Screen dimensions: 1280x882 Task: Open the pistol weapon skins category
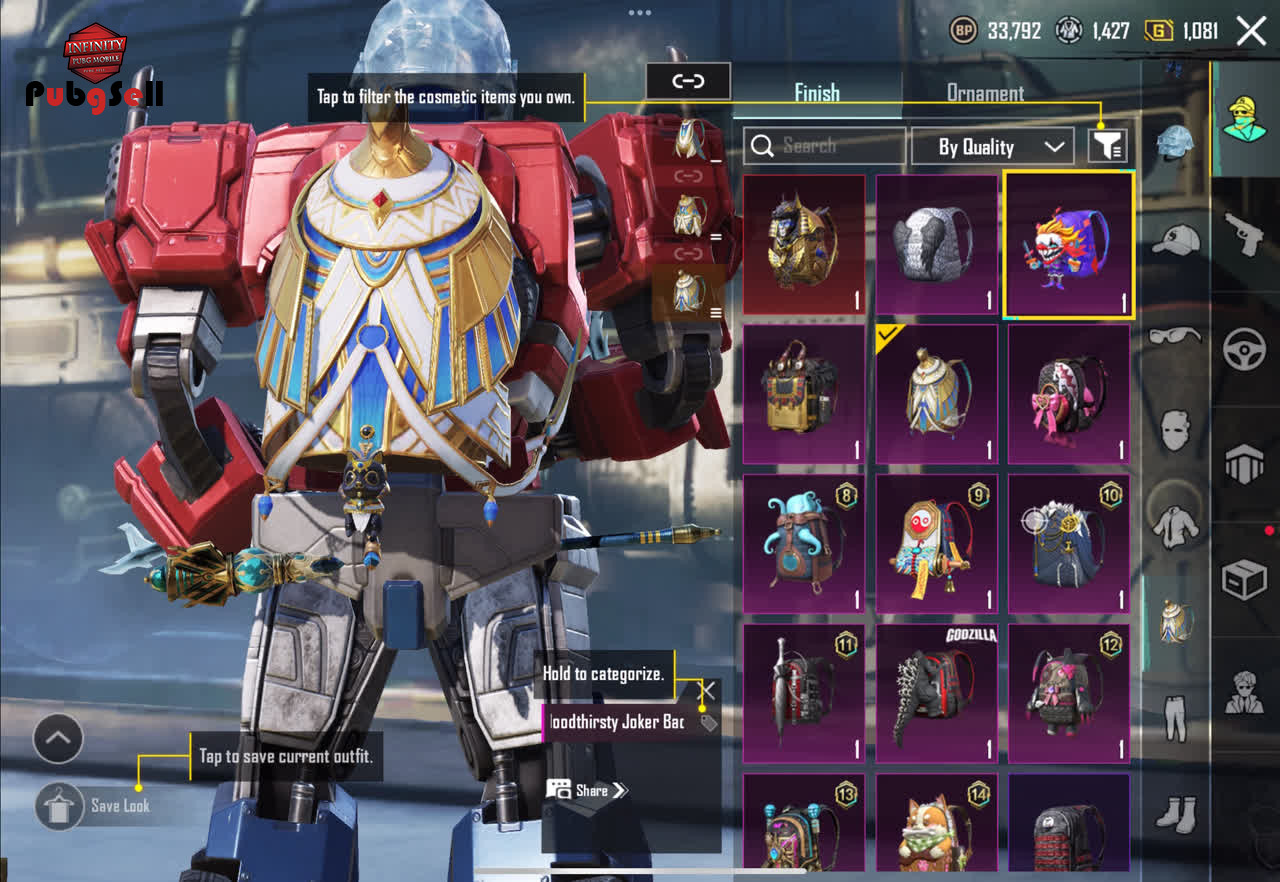1245,235
